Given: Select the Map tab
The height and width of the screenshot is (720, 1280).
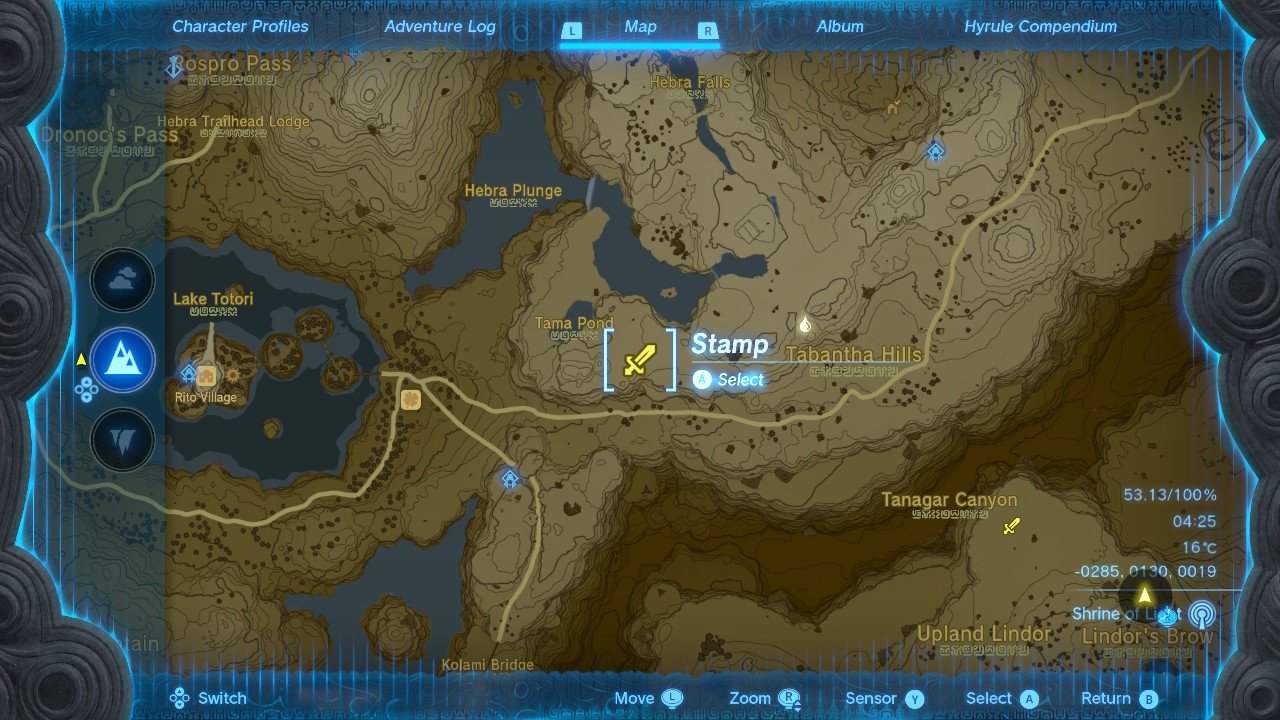Looking at the screenshot, I should 640,27.
